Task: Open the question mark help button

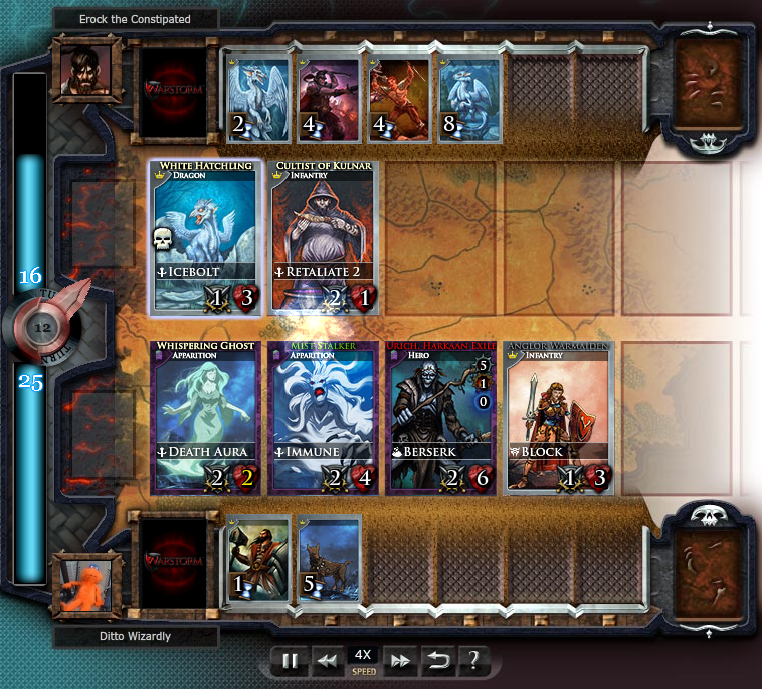Action: coord(473,660)
